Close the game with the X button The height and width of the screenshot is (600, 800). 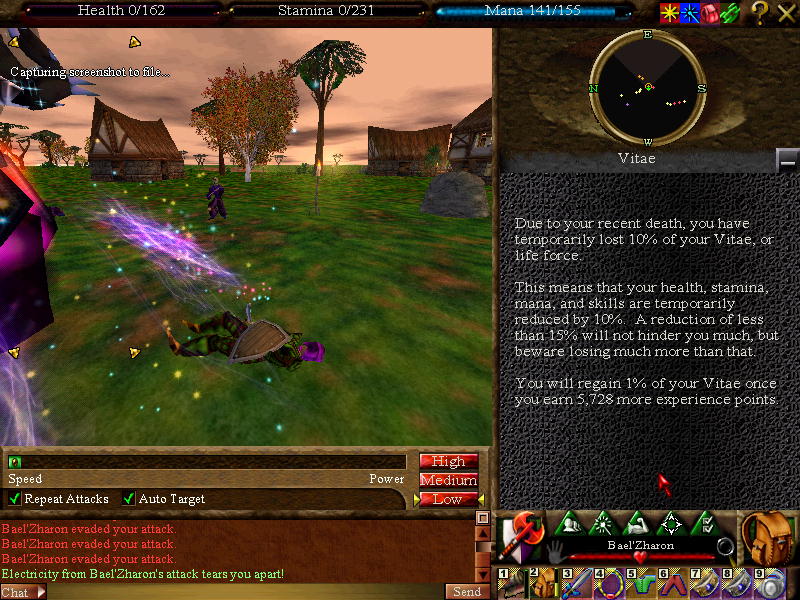[786, 13]
